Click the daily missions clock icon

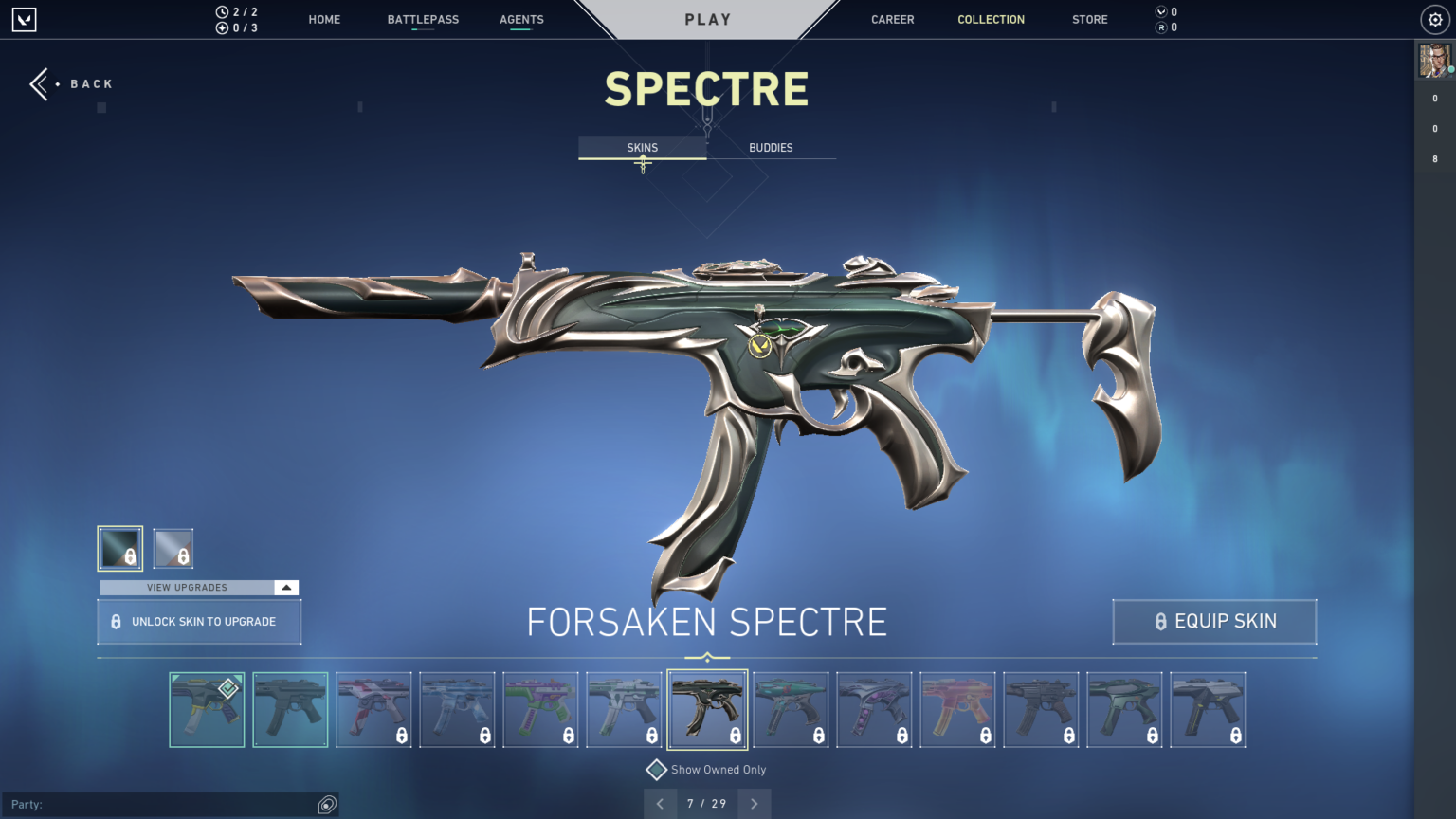(221, 12)
